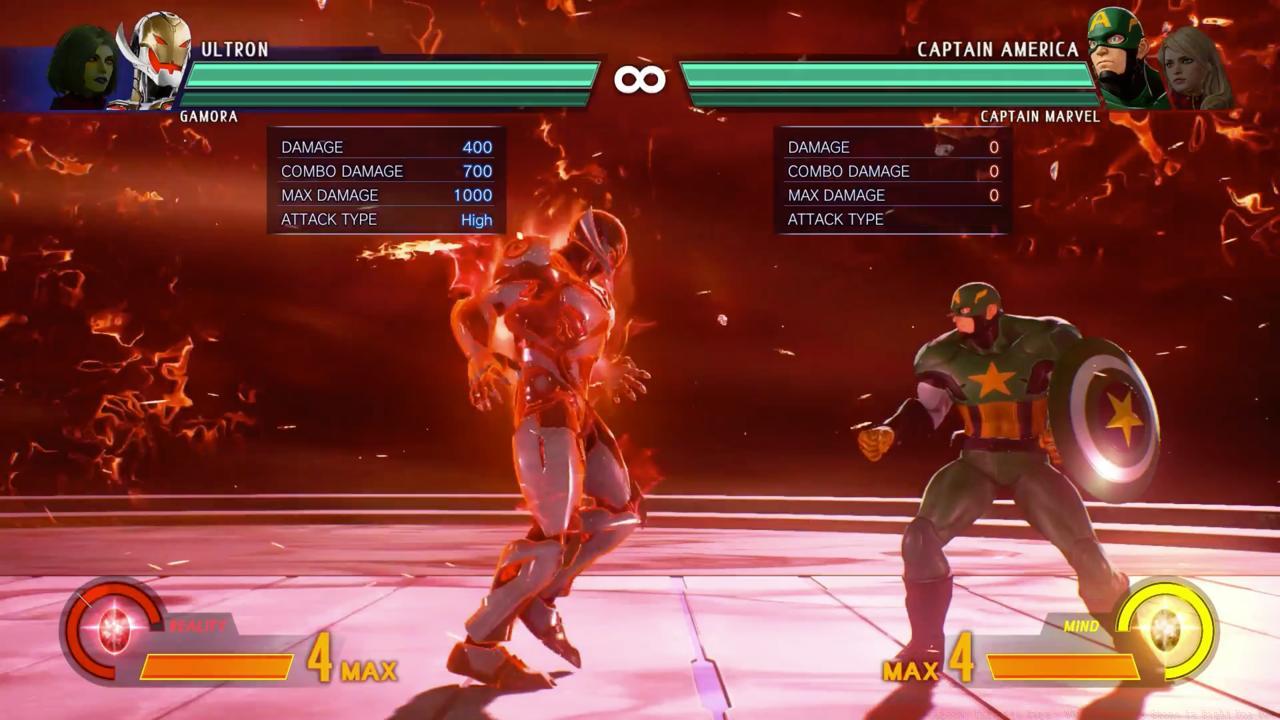The image size is (1280, 720).
Task: Select Captain Marvel's partner portrait
Action: (1192, 66)
